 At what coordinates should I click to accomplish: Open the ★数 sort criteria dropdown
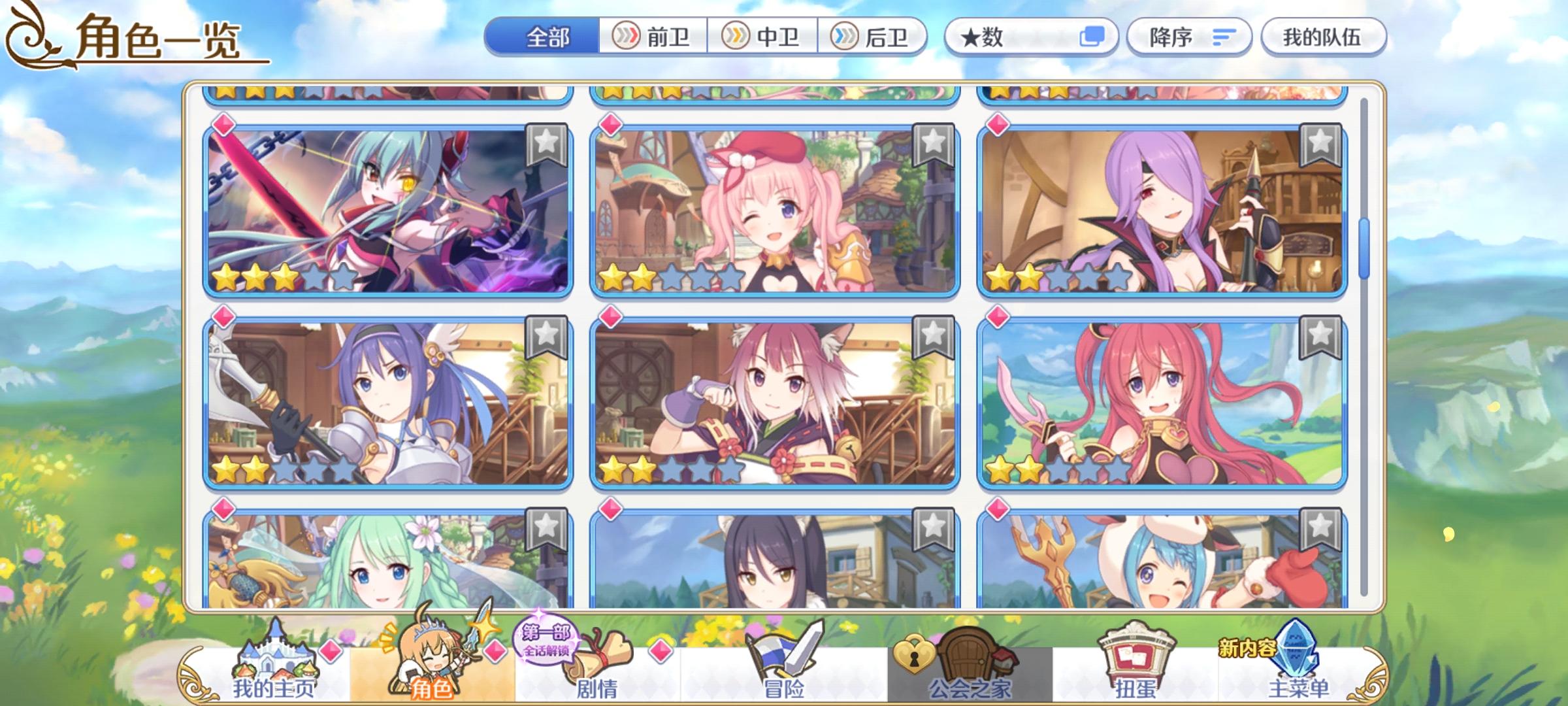1000,37
